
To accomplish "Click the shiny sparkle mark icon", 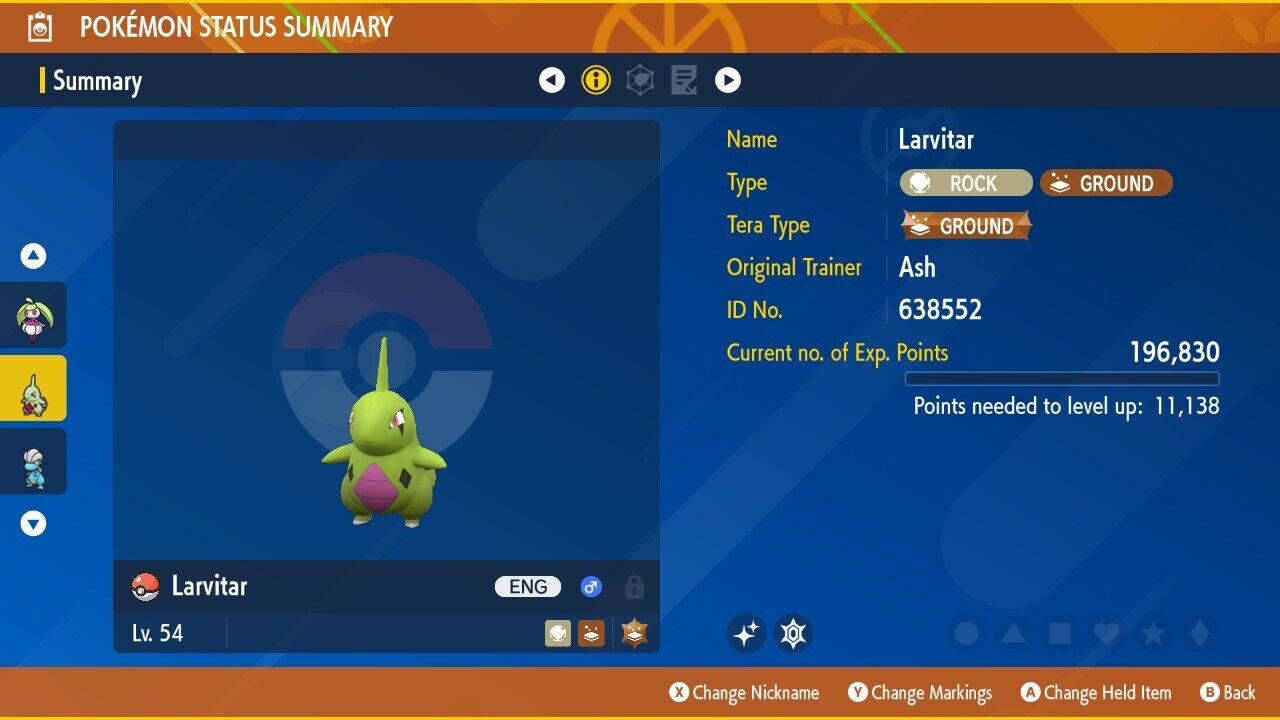I will coord(746,633).
